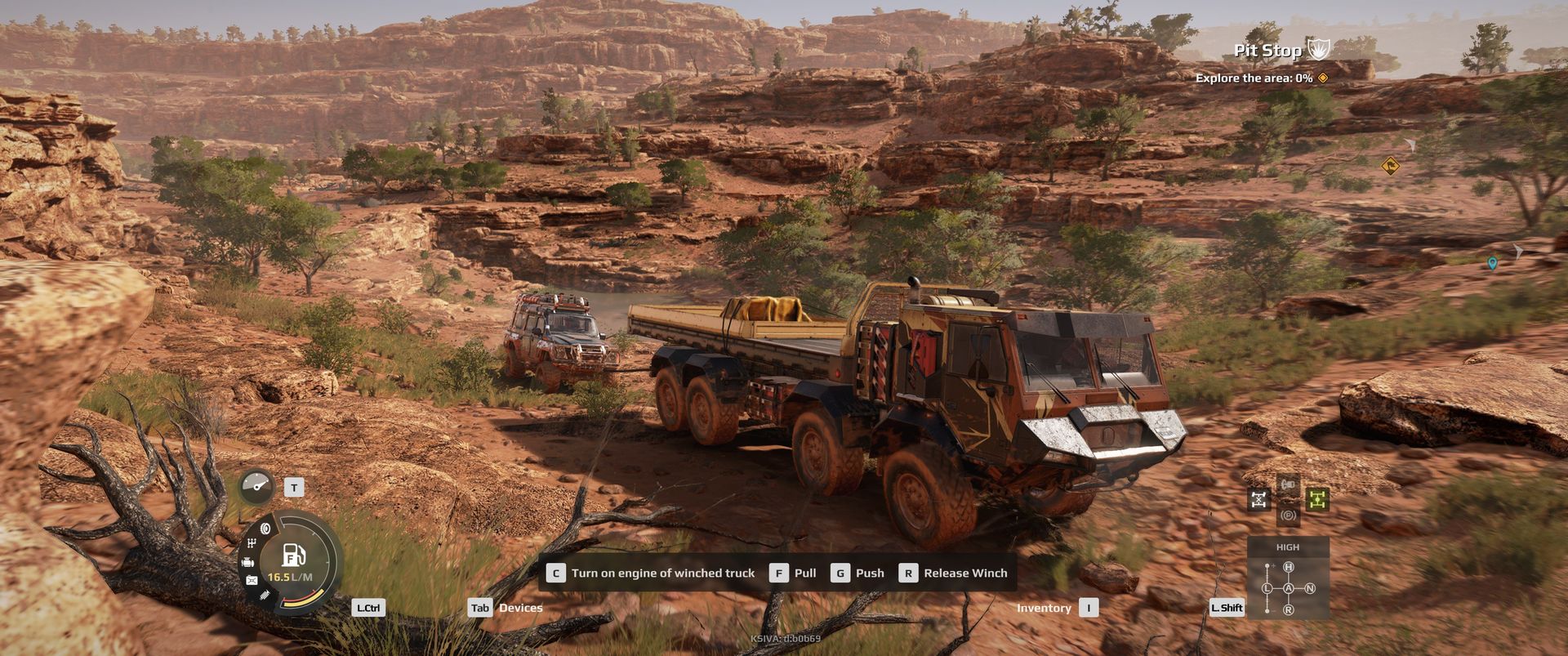The height and width of the screenshot is (656, 1568).
Task: Shift to R reverse gear
Action: point(1289,609)
